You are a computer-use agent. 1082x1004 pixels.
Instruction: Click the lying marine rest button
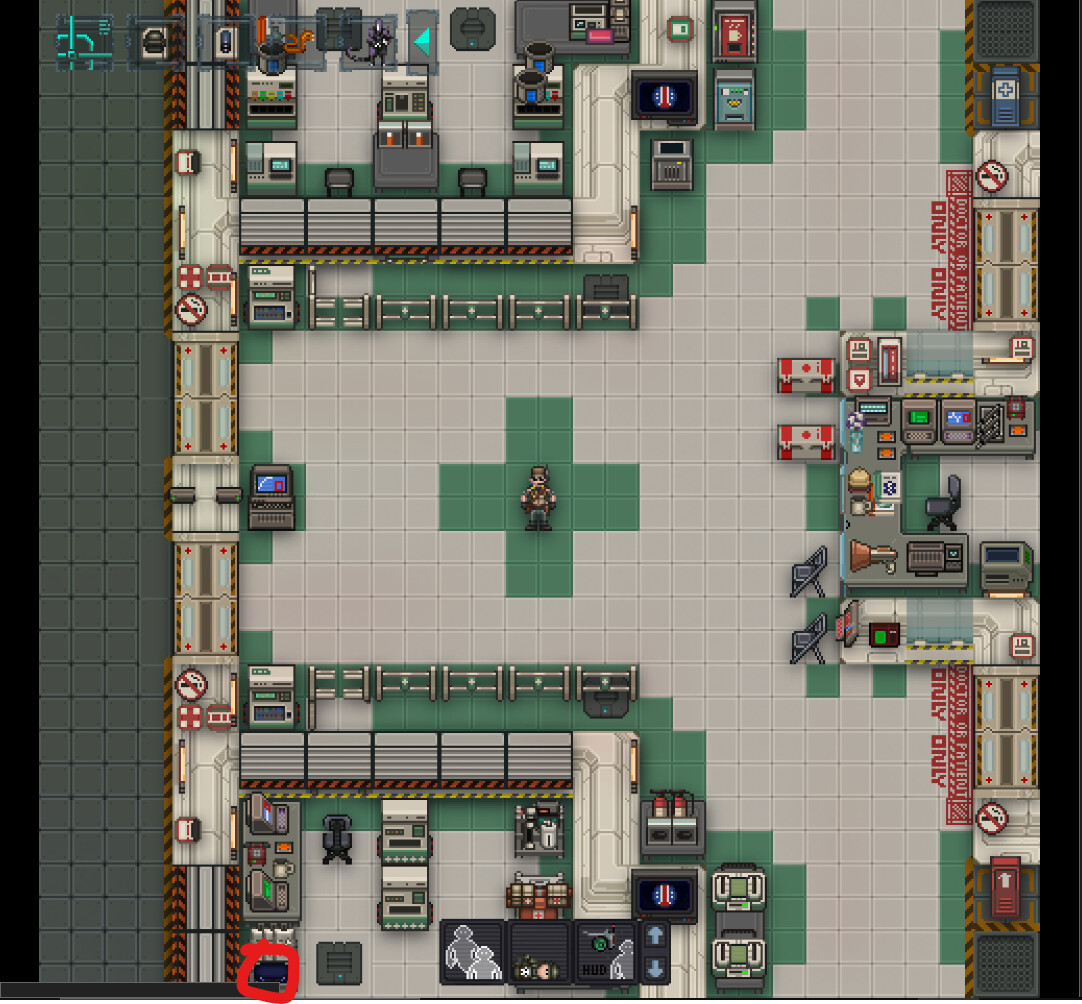click(540, 953)
